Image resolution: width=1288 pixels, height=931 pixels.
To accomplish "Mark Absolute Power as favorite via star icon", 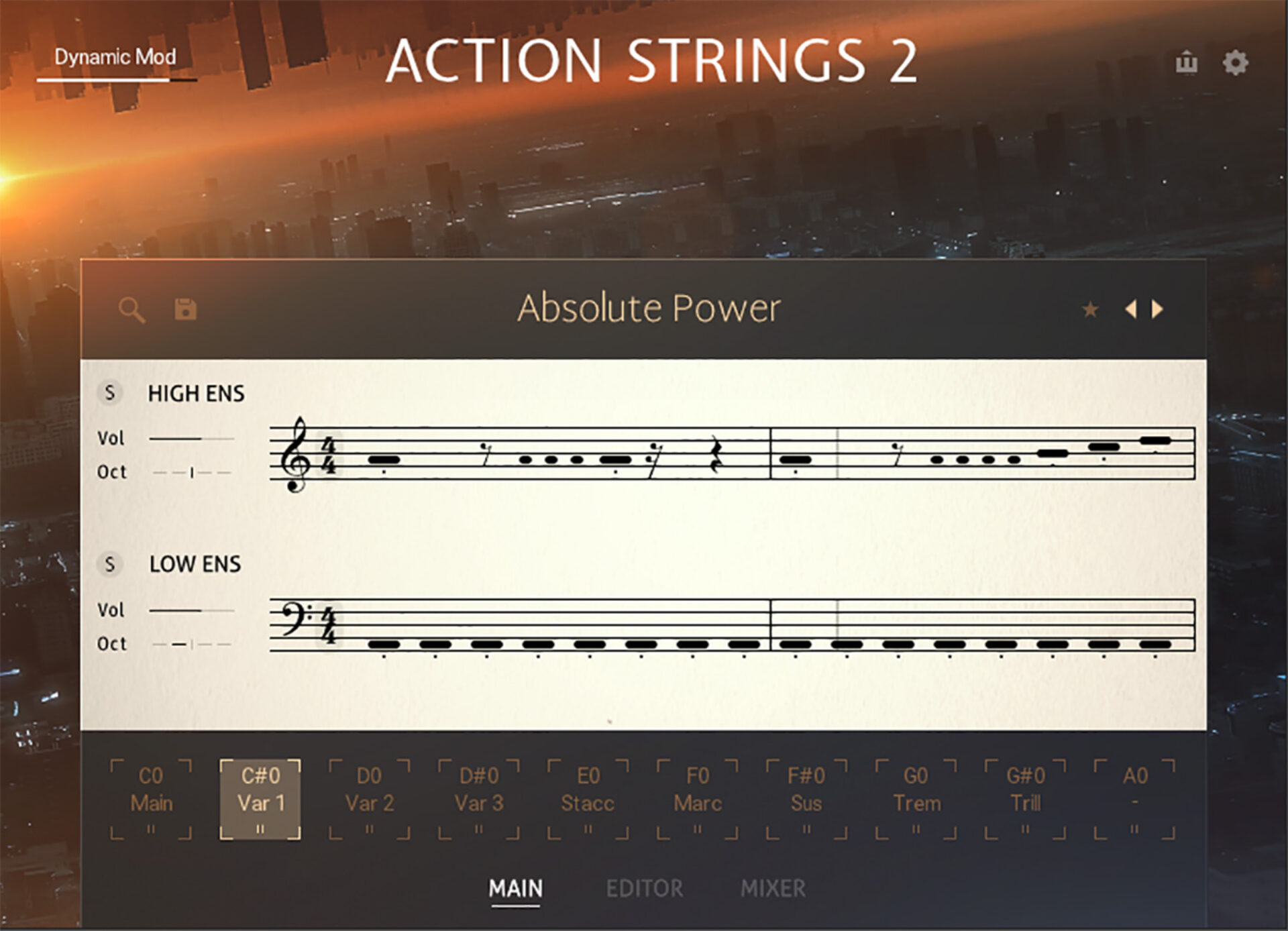I will pos(1091,309).
